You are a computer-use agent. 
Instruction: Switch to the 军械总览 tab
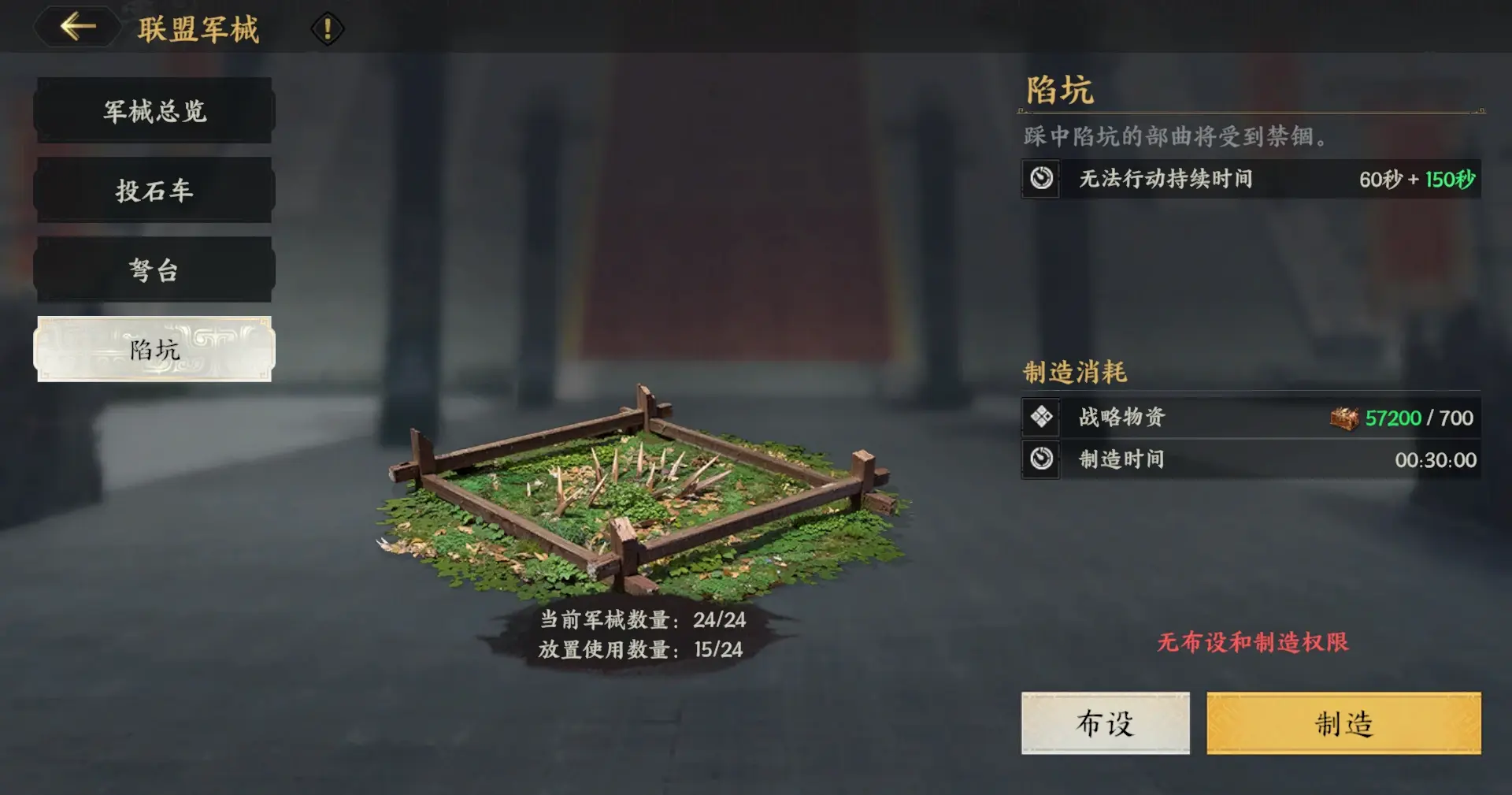pyautogui.click(x=154, y=111)
